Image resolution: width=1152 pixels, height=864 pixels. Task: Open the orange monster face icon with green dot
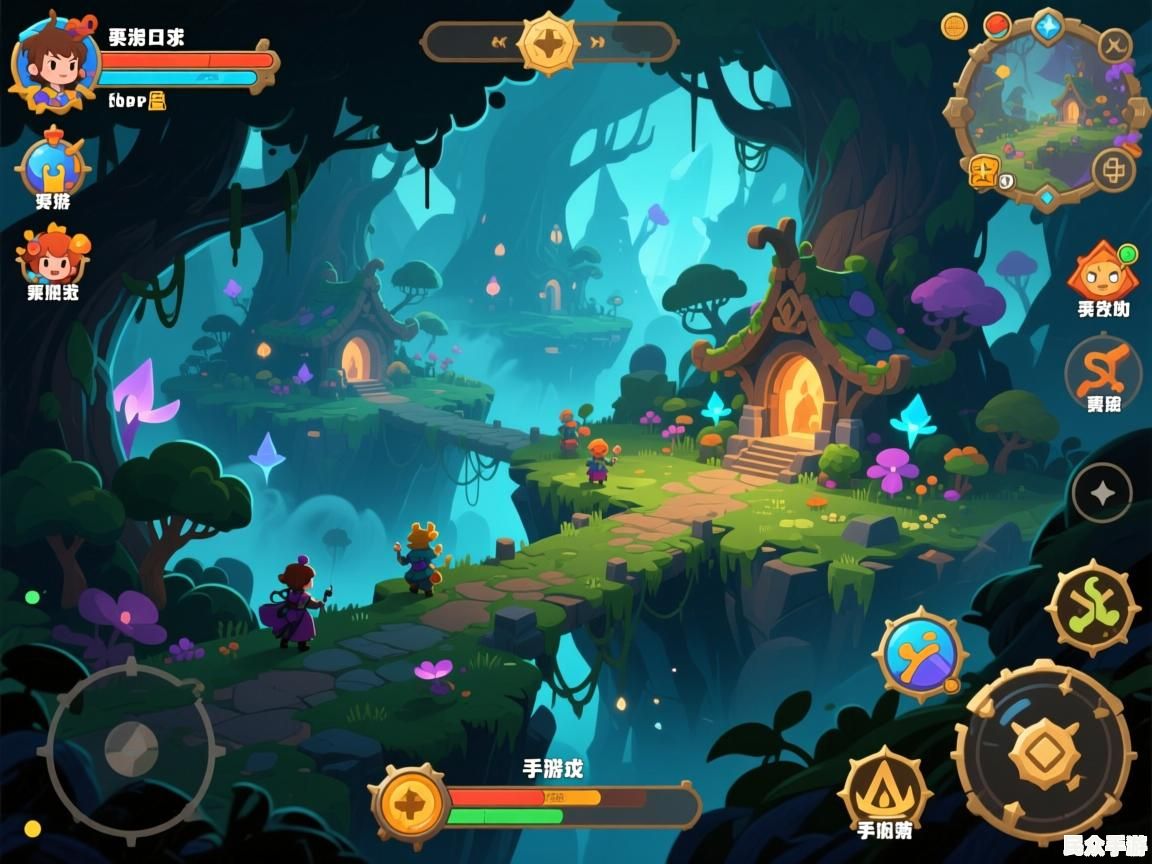[1102, 271]
